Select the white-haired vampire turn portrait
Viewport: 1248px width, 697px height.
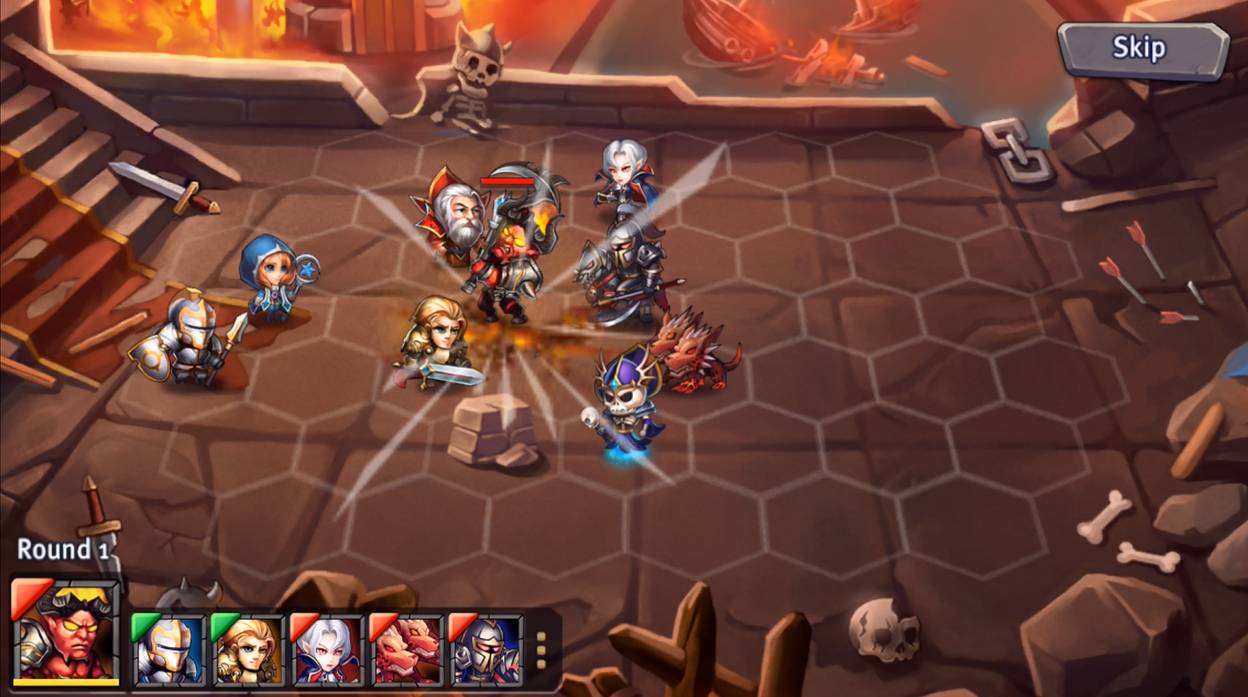point(327,650)
